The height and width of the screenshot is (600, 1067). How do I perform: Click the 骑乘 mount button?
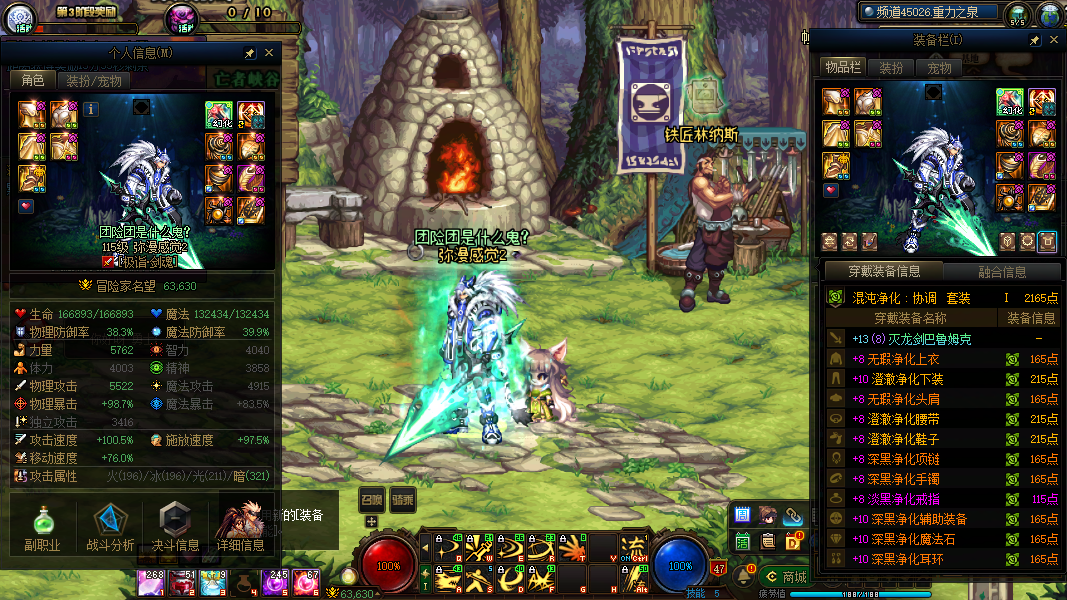pos(402,499)
